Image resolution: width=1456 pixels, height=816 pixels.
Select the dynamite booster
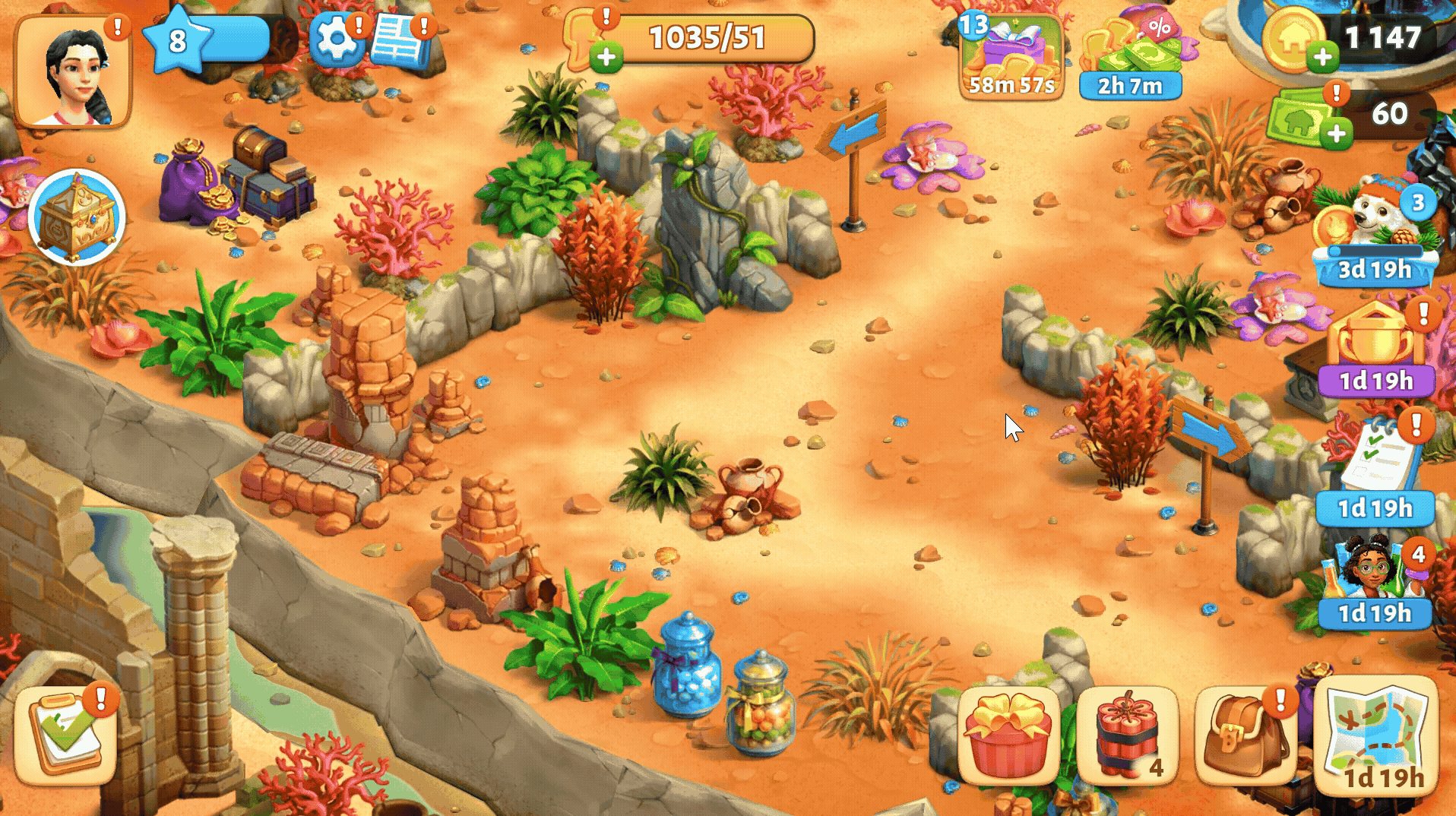pyautogui.click(x=1127, y=735)
